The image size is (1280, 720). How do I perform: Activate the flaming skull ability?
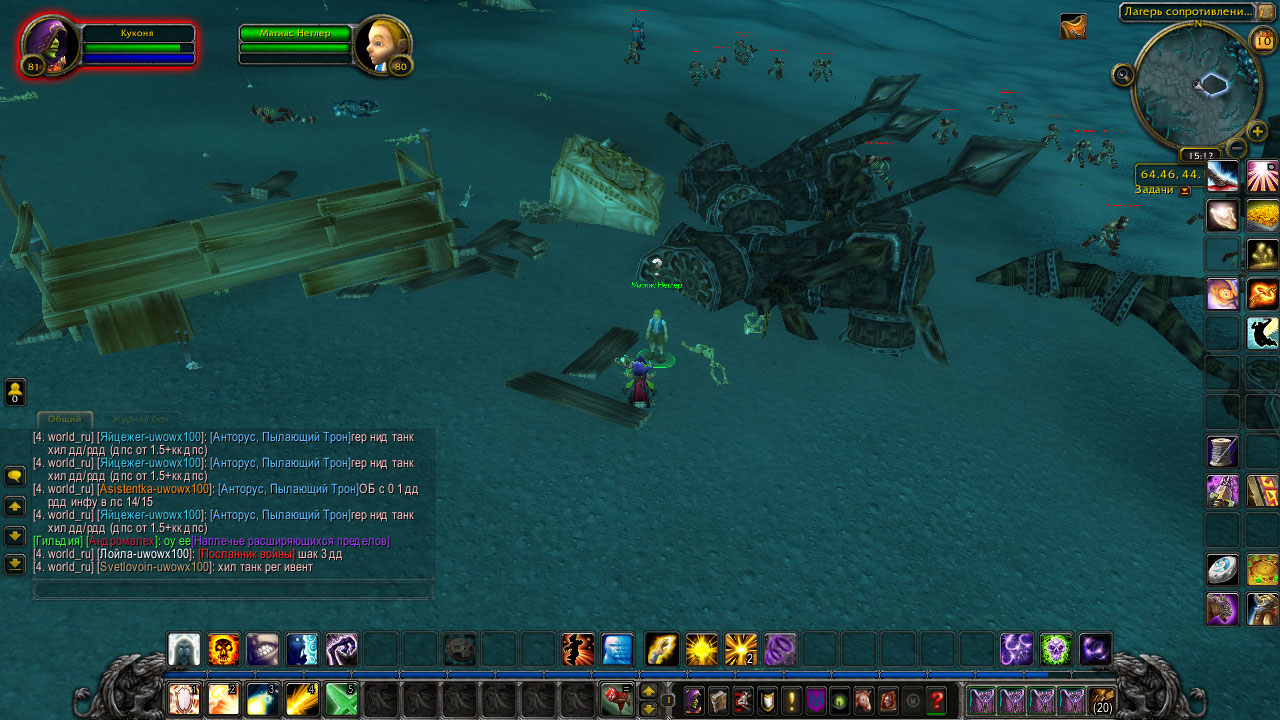point(223,650)
